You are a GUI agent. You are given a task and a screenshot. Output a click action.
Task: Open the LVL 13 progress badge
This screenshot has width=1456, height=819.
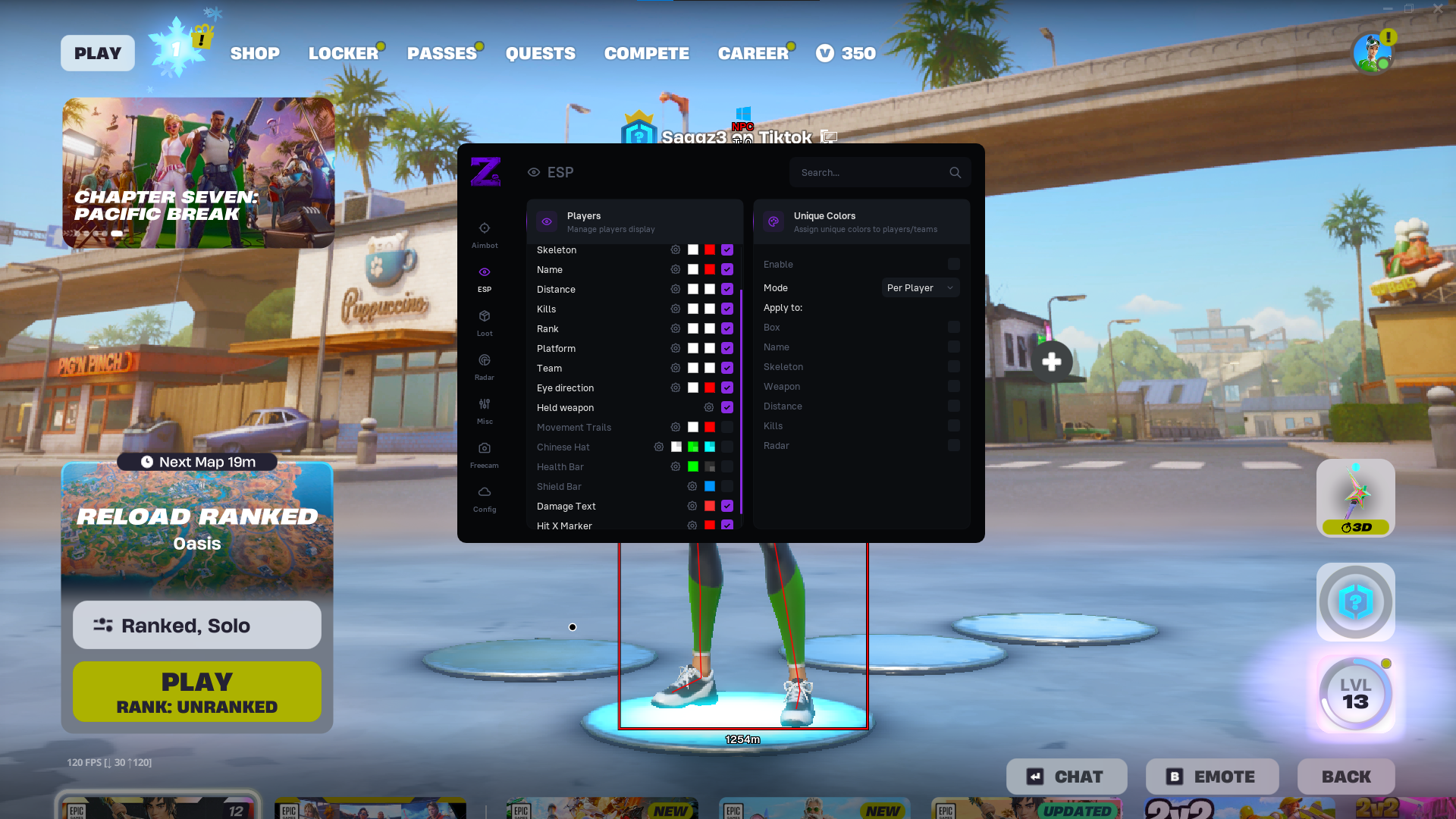pos(1355,694)
